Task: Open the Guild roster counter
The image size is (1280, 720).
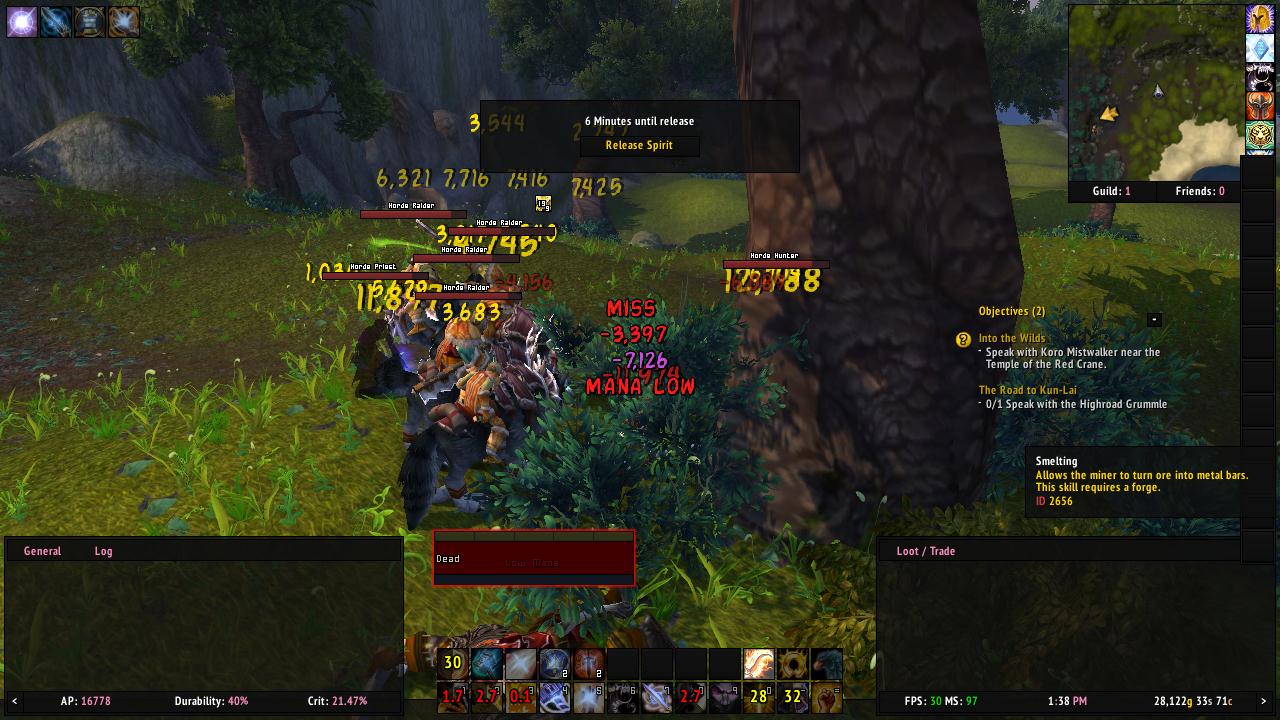Action: click(1113, 191)
